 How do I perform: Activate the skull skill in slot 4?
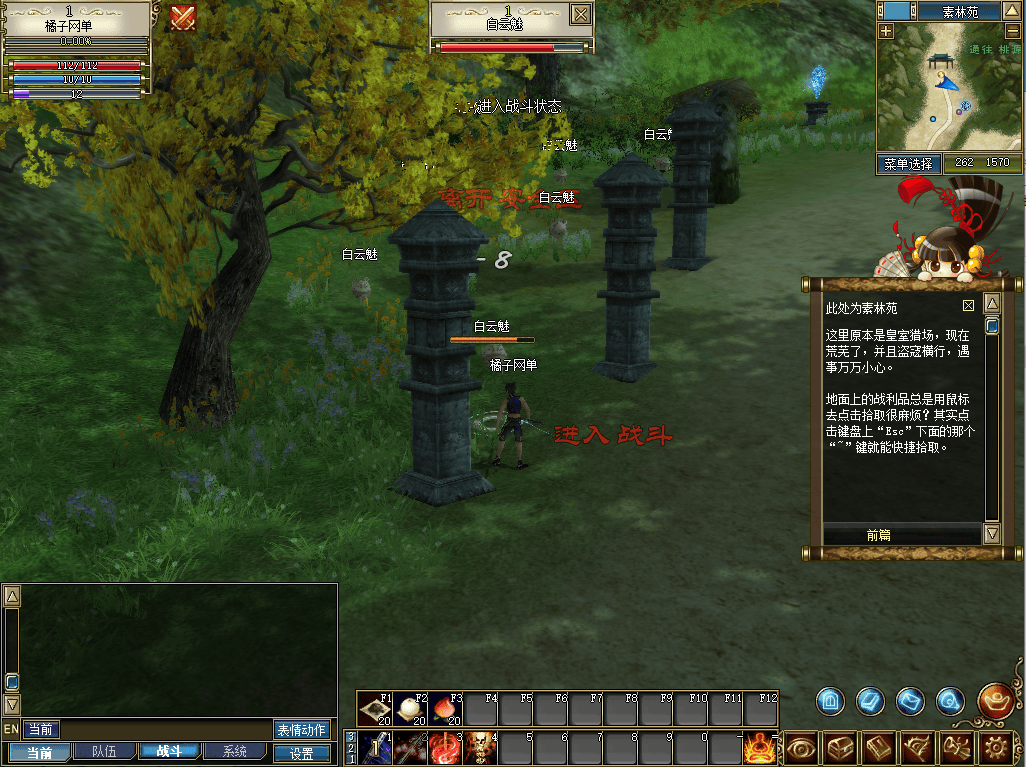[x=481, y=747]
